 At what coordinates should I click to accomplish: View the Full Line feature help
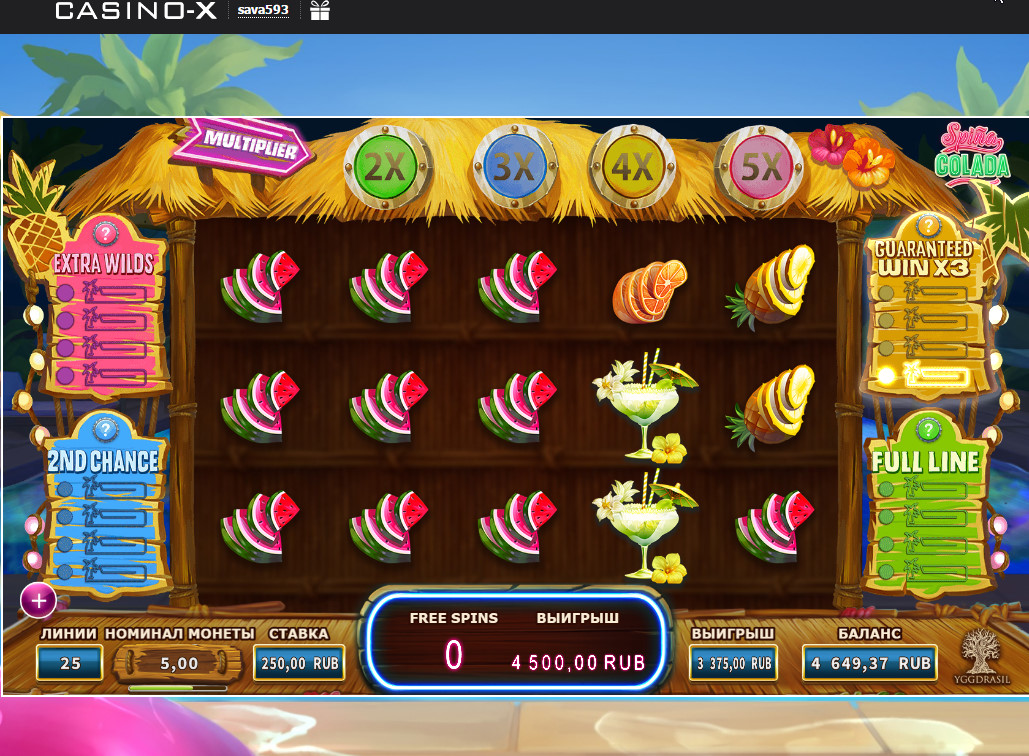click(928, 430)
